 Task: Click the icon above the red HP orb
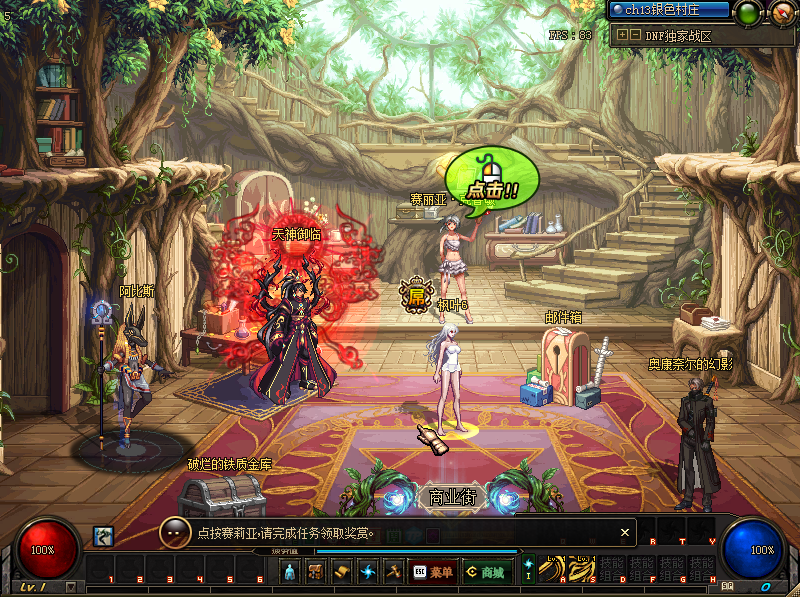(x=102, y=536)
